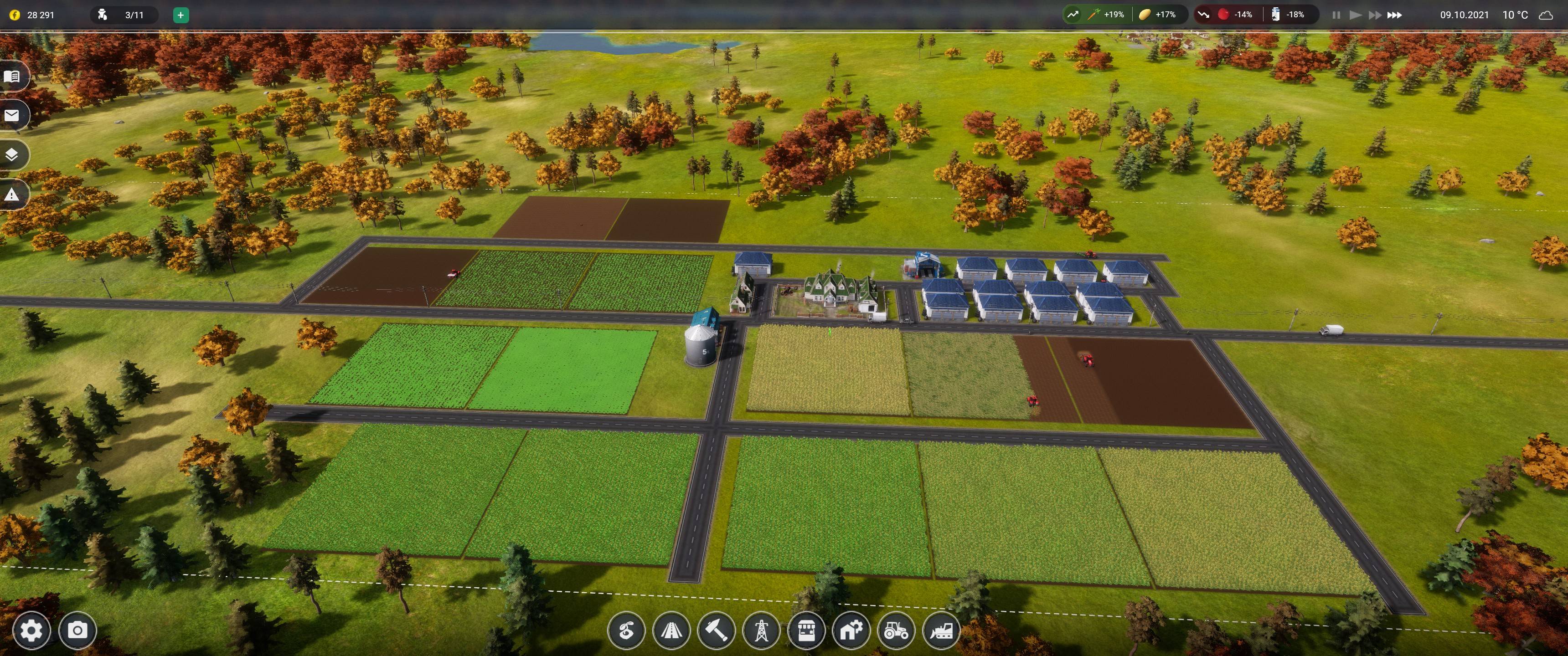Activate the bulldozer demolish tool
This screenshot has height=656, width=1568.
[942, 631]
